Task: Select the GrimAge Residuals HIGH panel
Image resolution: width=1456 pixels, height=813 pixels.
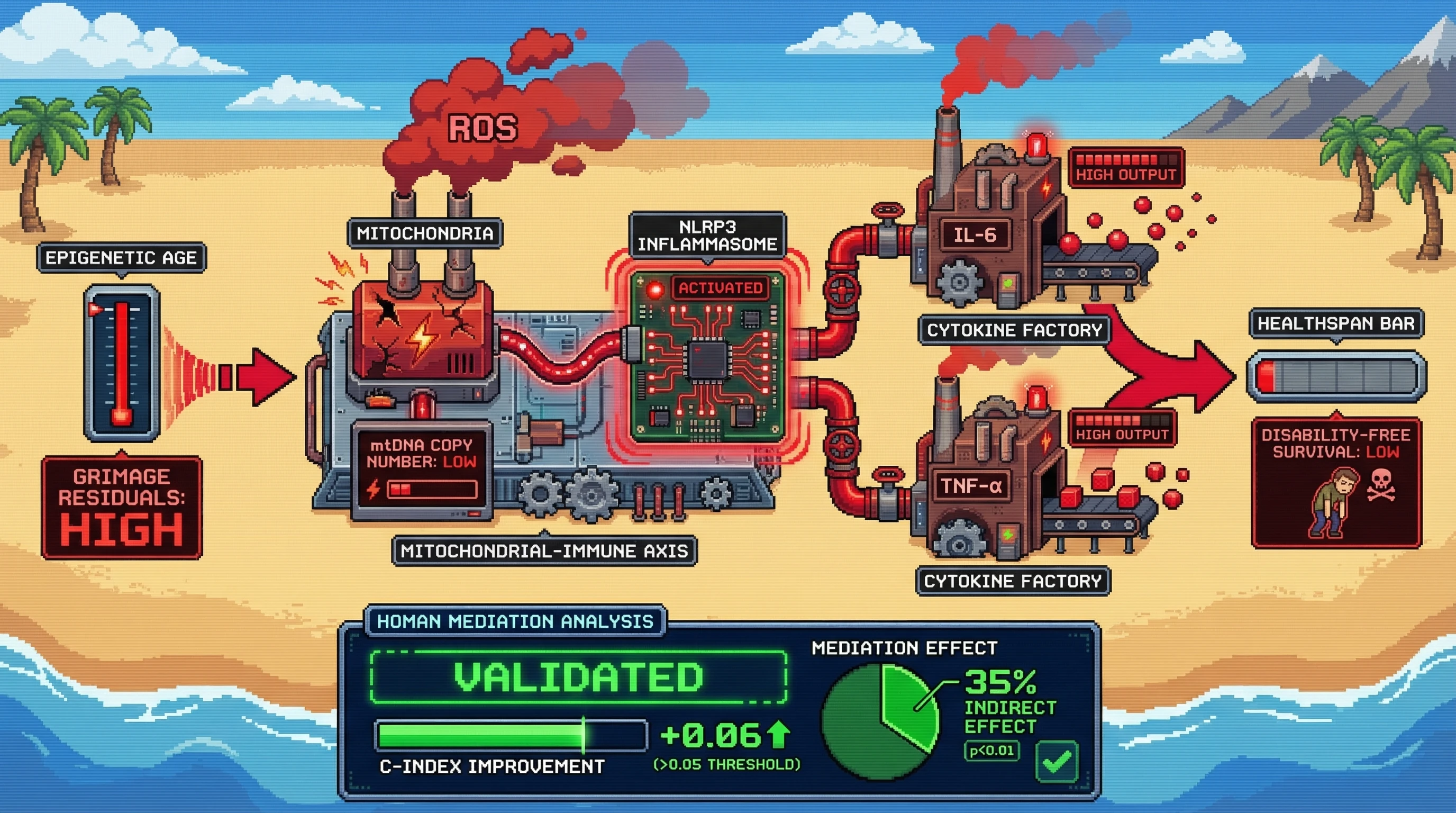Action: [x=122, y=507]
